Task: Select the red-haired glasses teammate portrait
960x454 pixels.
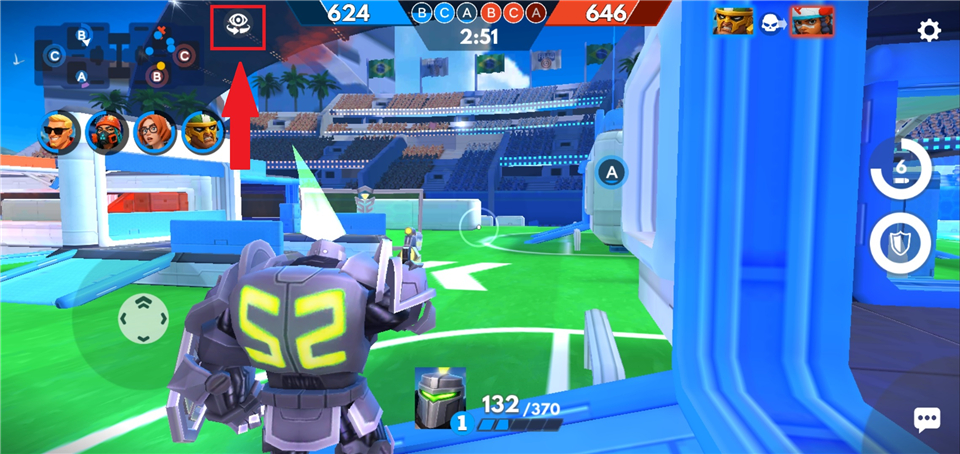Action: 153,131
